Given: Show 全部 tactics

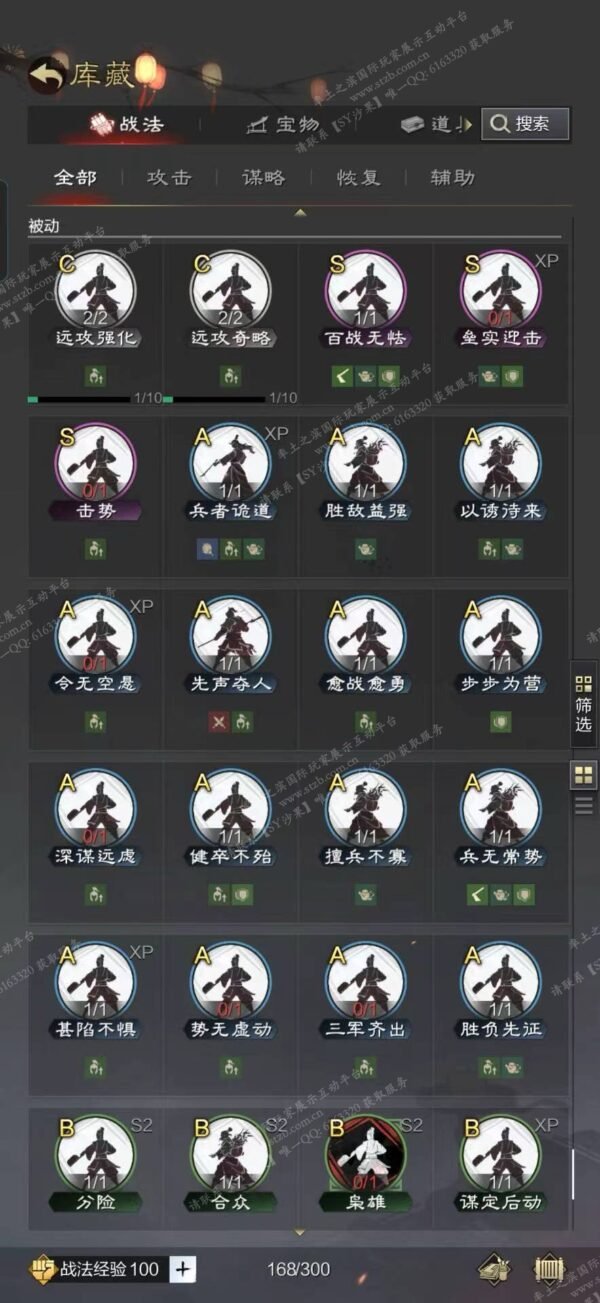Looking at the screenshot, I should (x=75, y=178).
